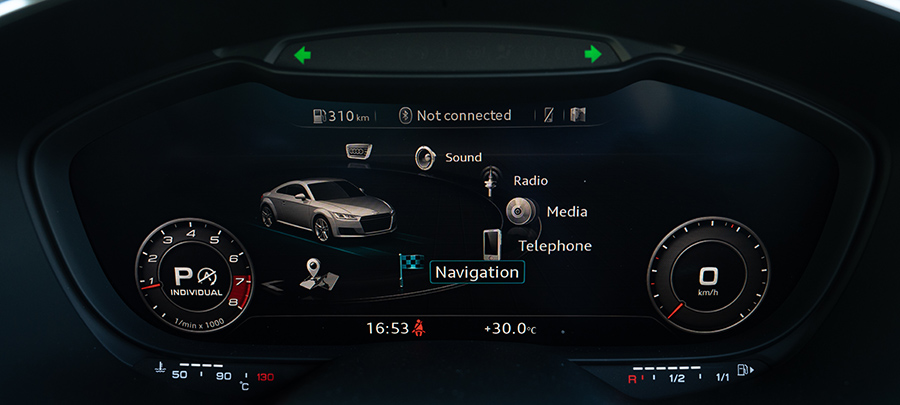The width and height of the screenshot is (900, 405).
Task: Choose the Media menu entry
Action: (x=566, y=212)
